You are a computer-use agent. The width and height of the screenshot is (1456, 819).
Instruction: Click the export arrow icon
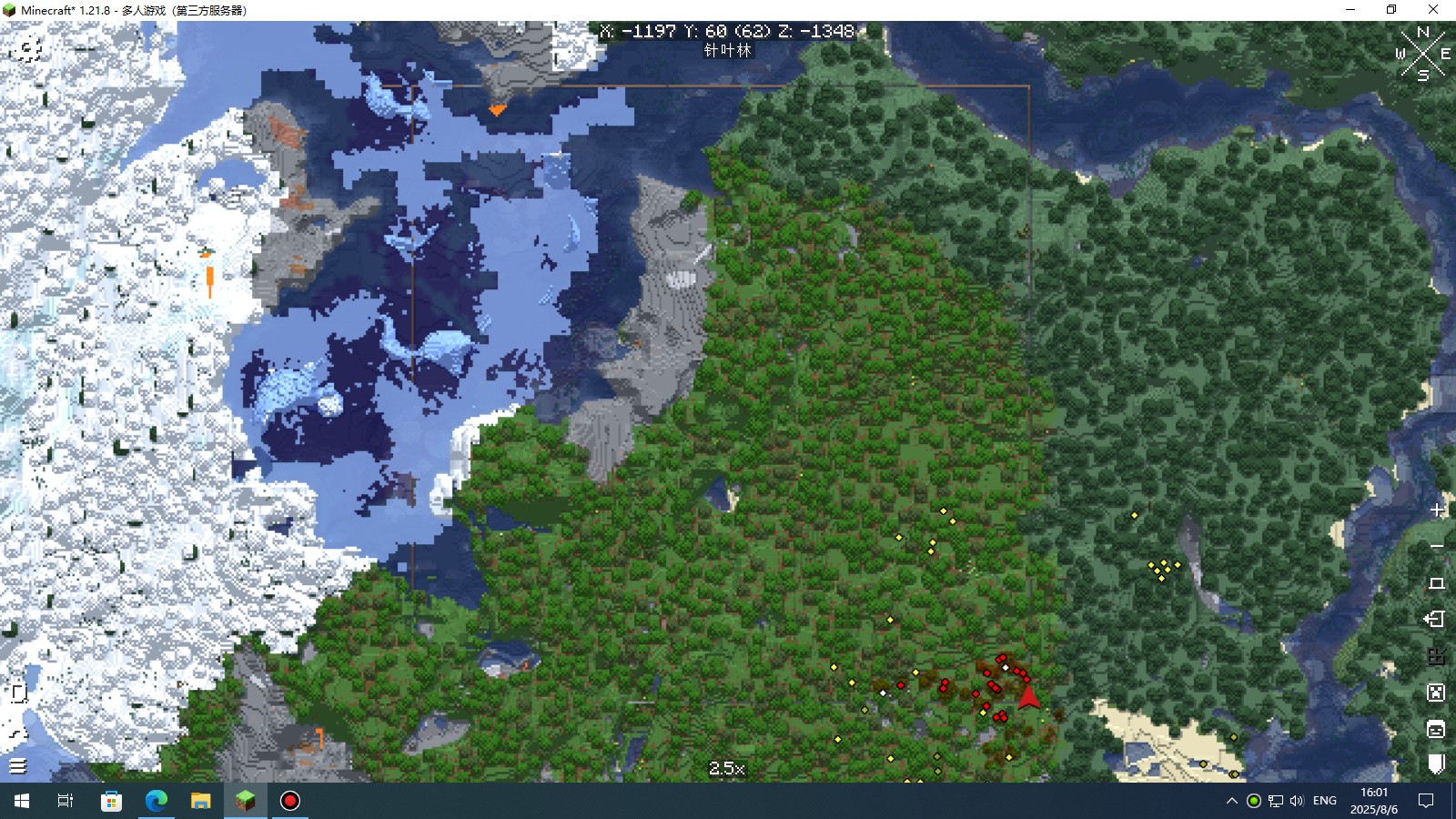point(1435,620)
